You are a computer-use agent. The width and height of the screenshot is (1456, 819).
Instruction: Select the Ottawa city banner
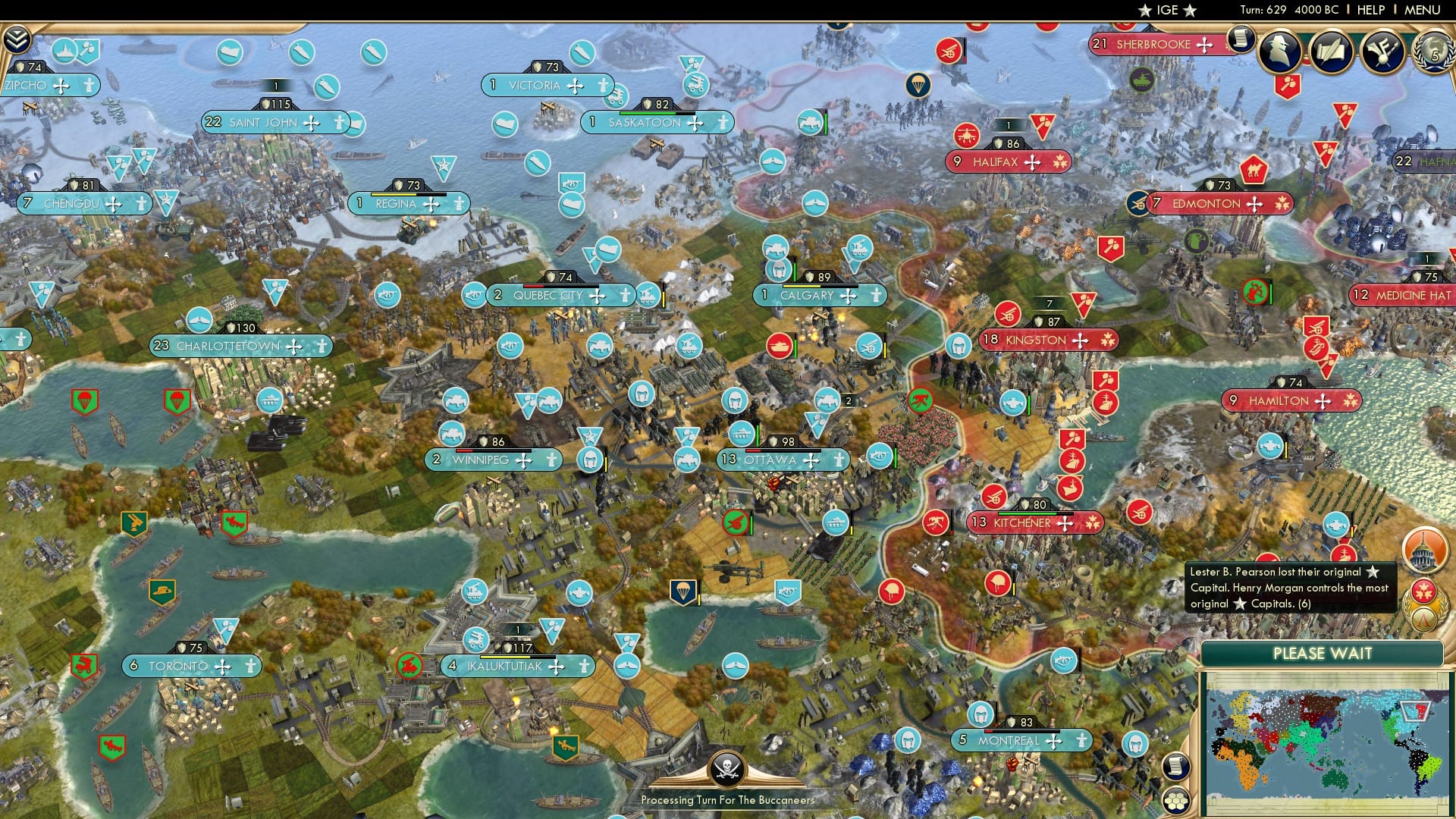pyautogui.click(x=781, y=460)
